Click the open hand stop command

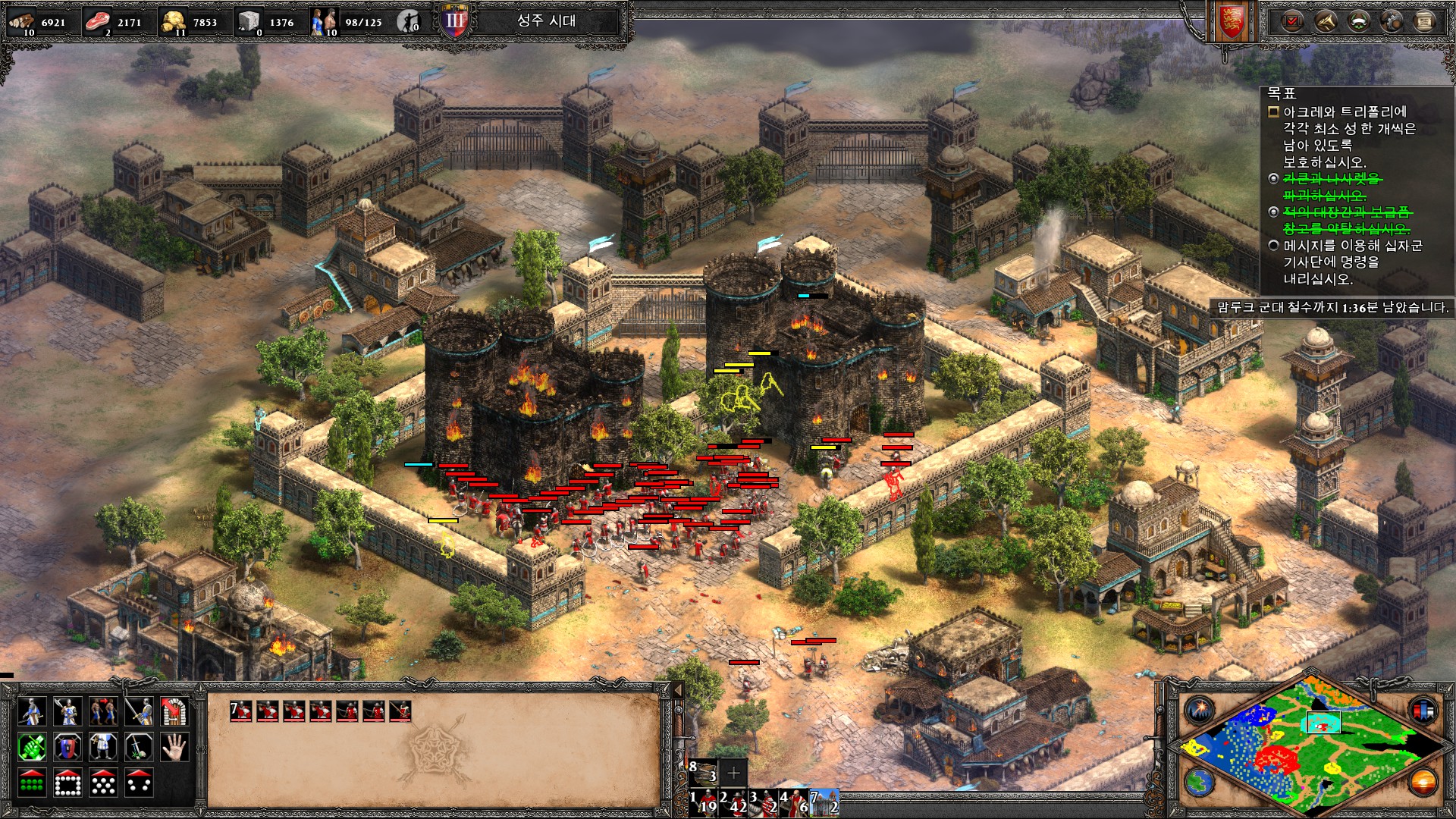[176, 747]
